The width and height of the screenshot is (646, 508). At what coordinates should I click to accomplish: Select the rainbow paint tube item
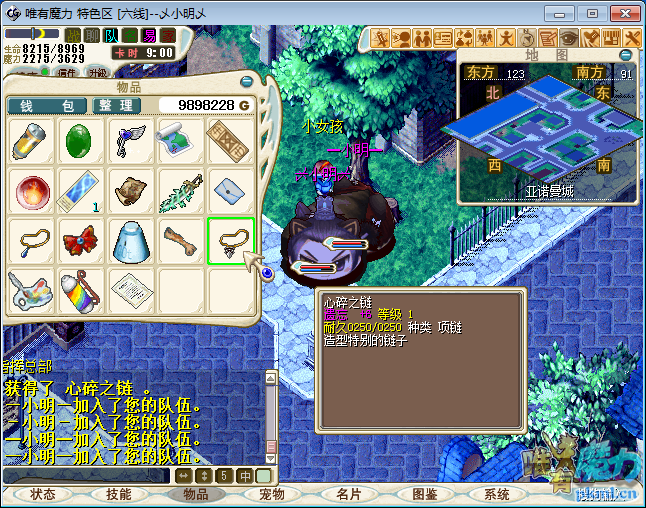click(x=81, y=290)
